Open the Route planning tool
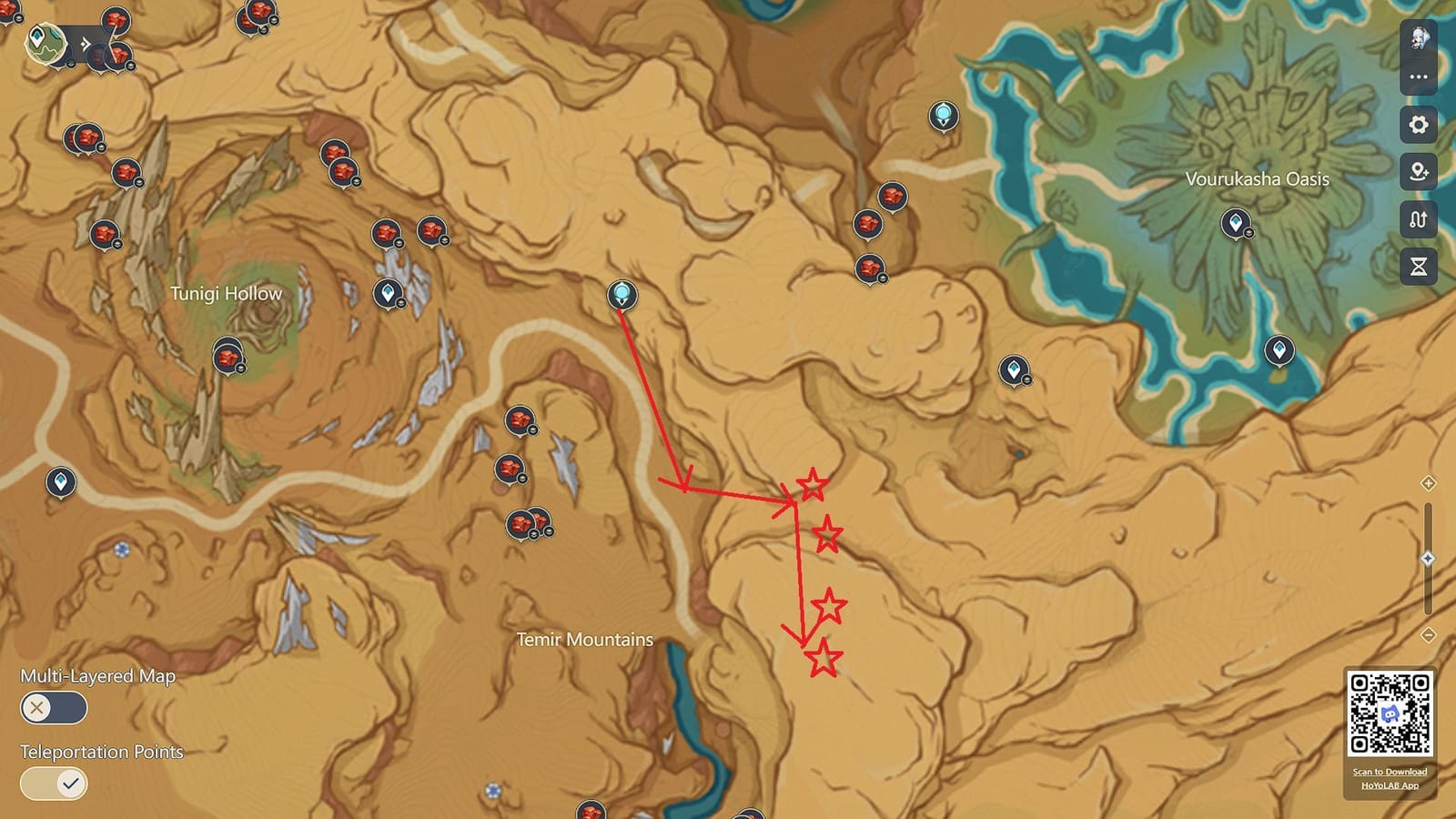Viewport: 1456px width, 819px height. [x=1418, y=219]
